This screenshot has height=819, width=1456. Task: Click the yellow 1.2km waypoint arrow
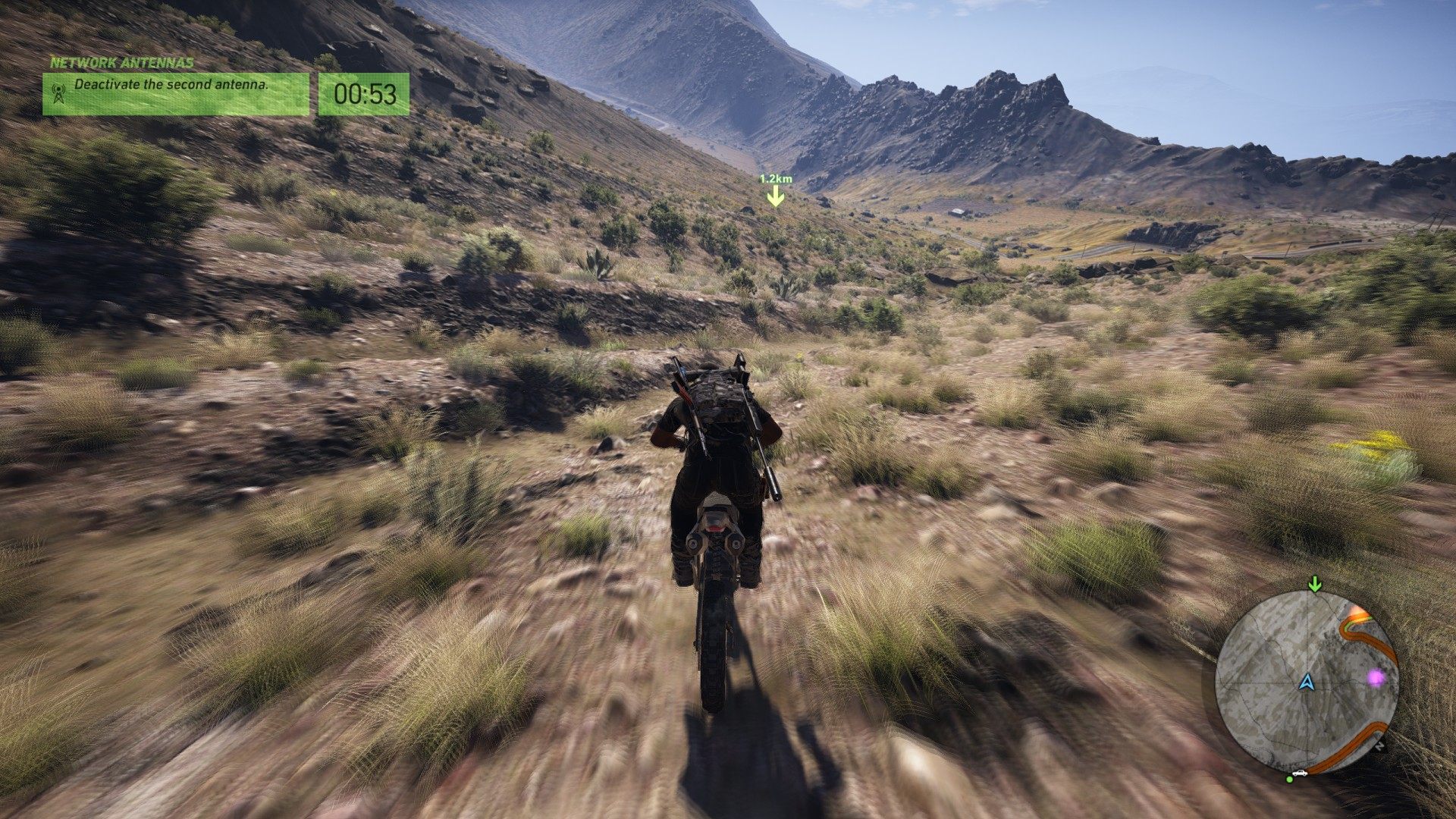coord(775,197)
